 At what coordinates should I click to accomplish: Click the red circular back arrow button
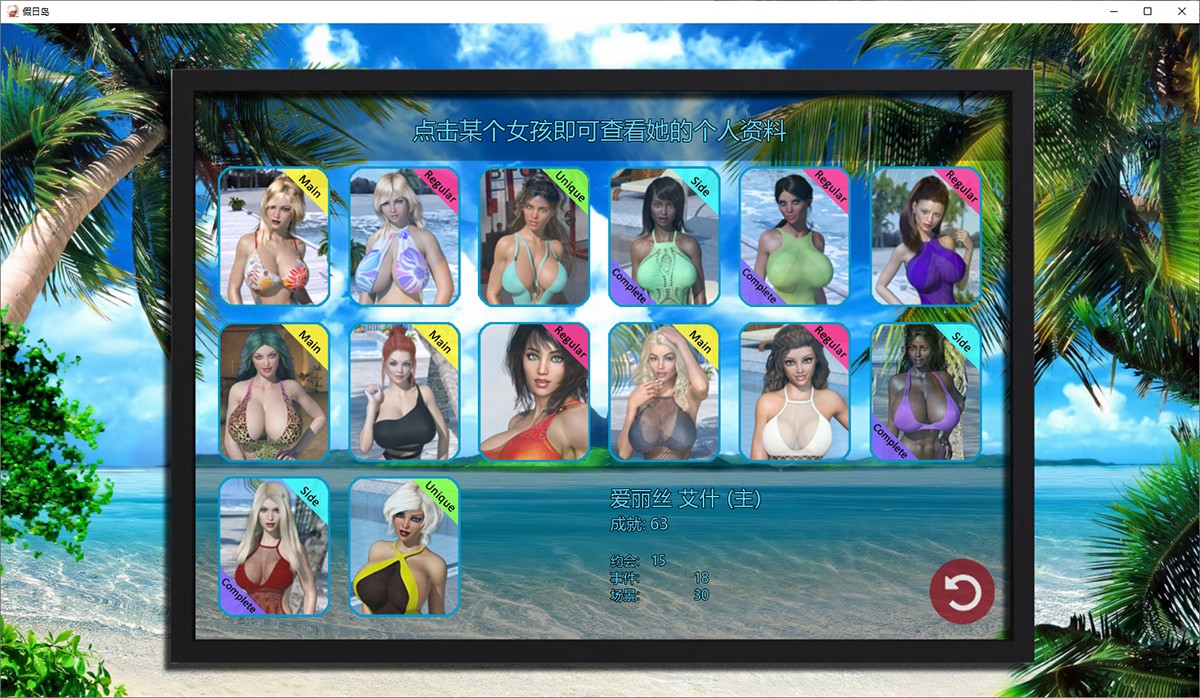click(x=962, y=592)
